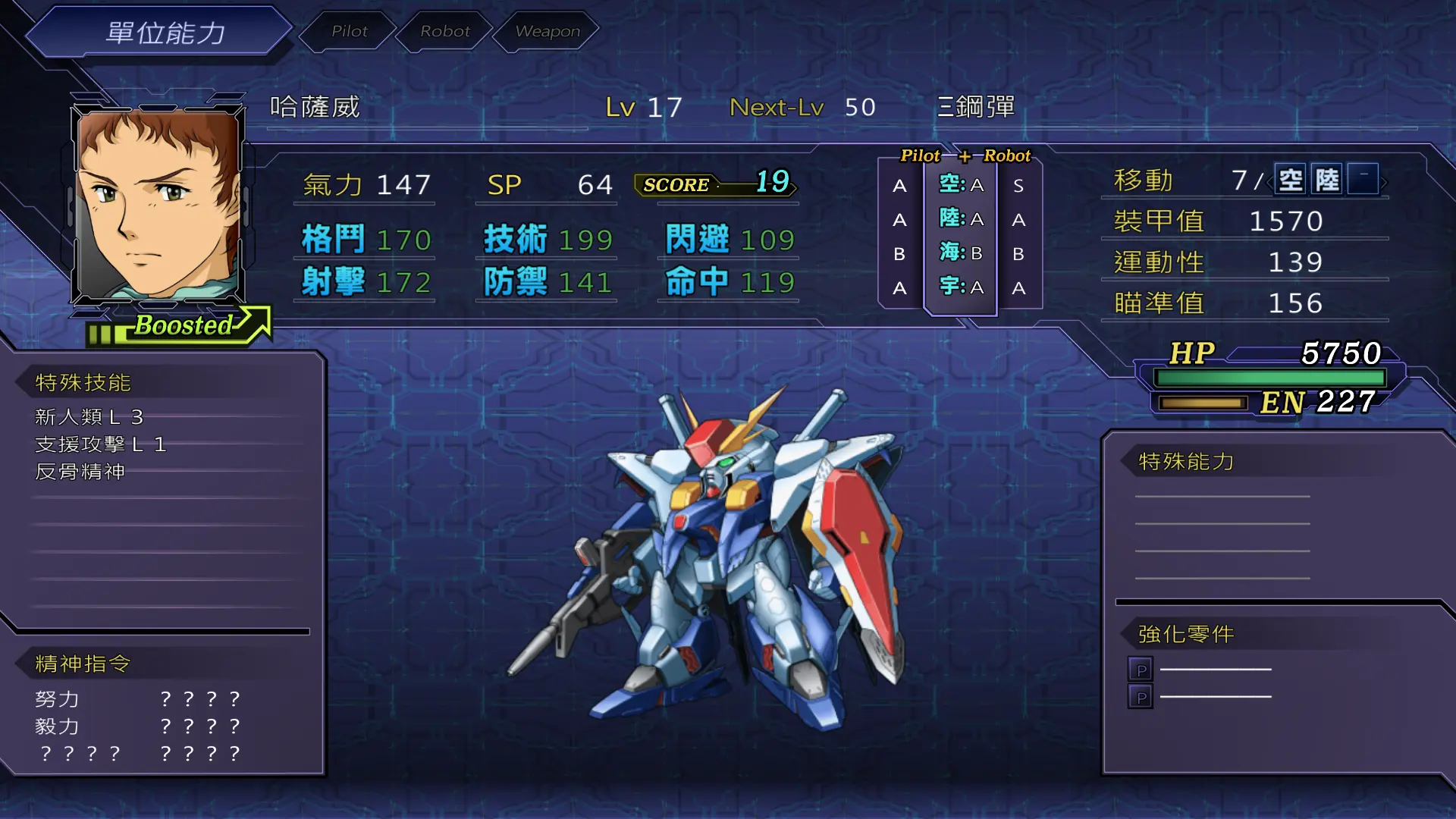
Task: Choose the 支援攻擊 L1 skill row
Action: 101,444
